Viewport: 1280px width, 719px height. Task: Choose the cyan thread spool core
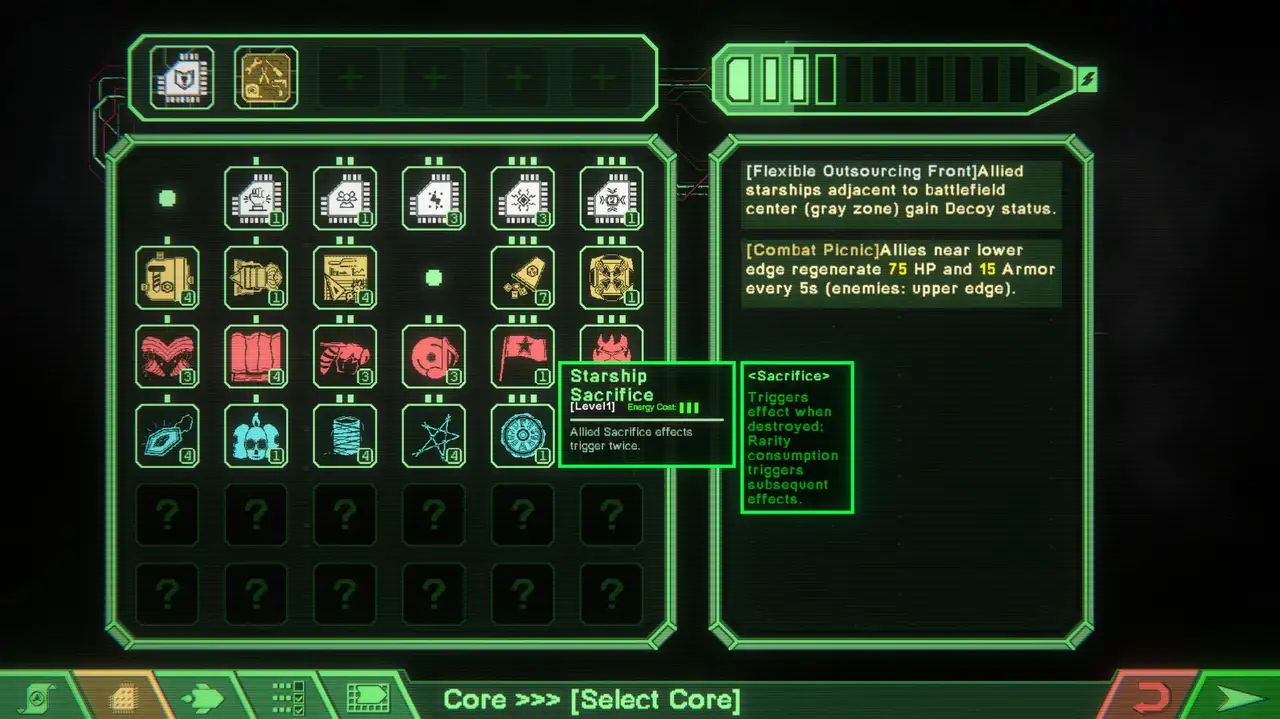point(345,435)
